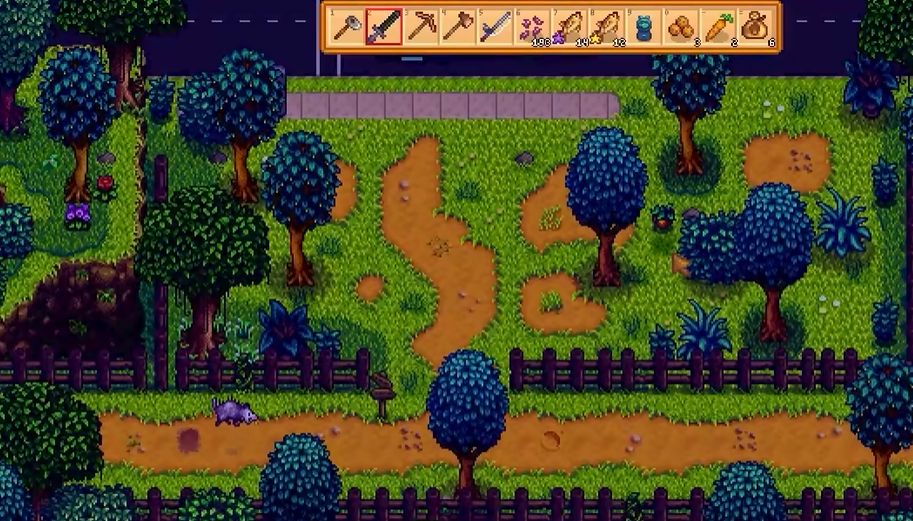This screenshot has width=913, height=521.
Task: Select the carrot in the hotbar
Action: pyautogui.click(x=717, y=27)
